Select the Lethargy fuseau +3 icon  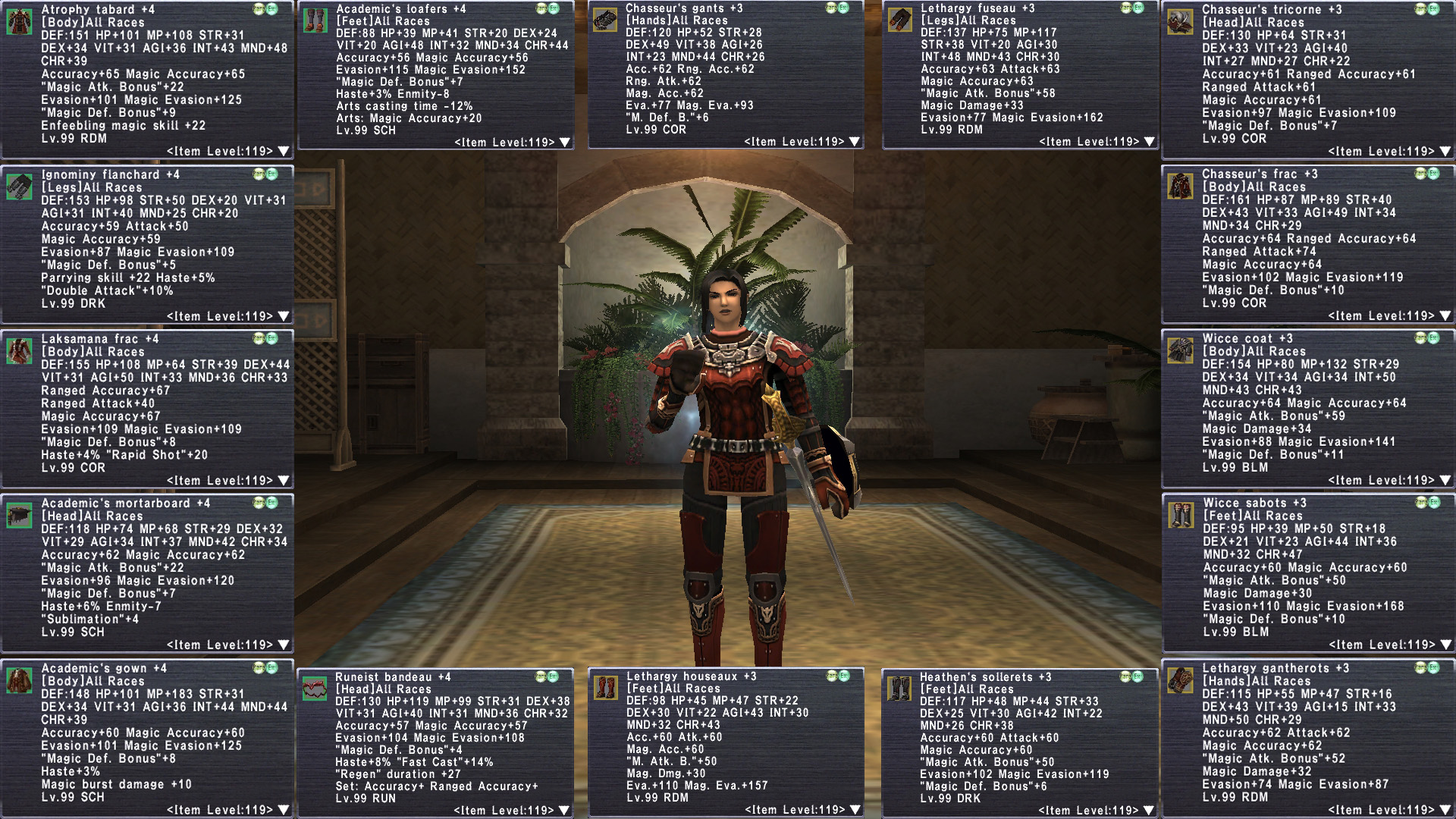899,20
